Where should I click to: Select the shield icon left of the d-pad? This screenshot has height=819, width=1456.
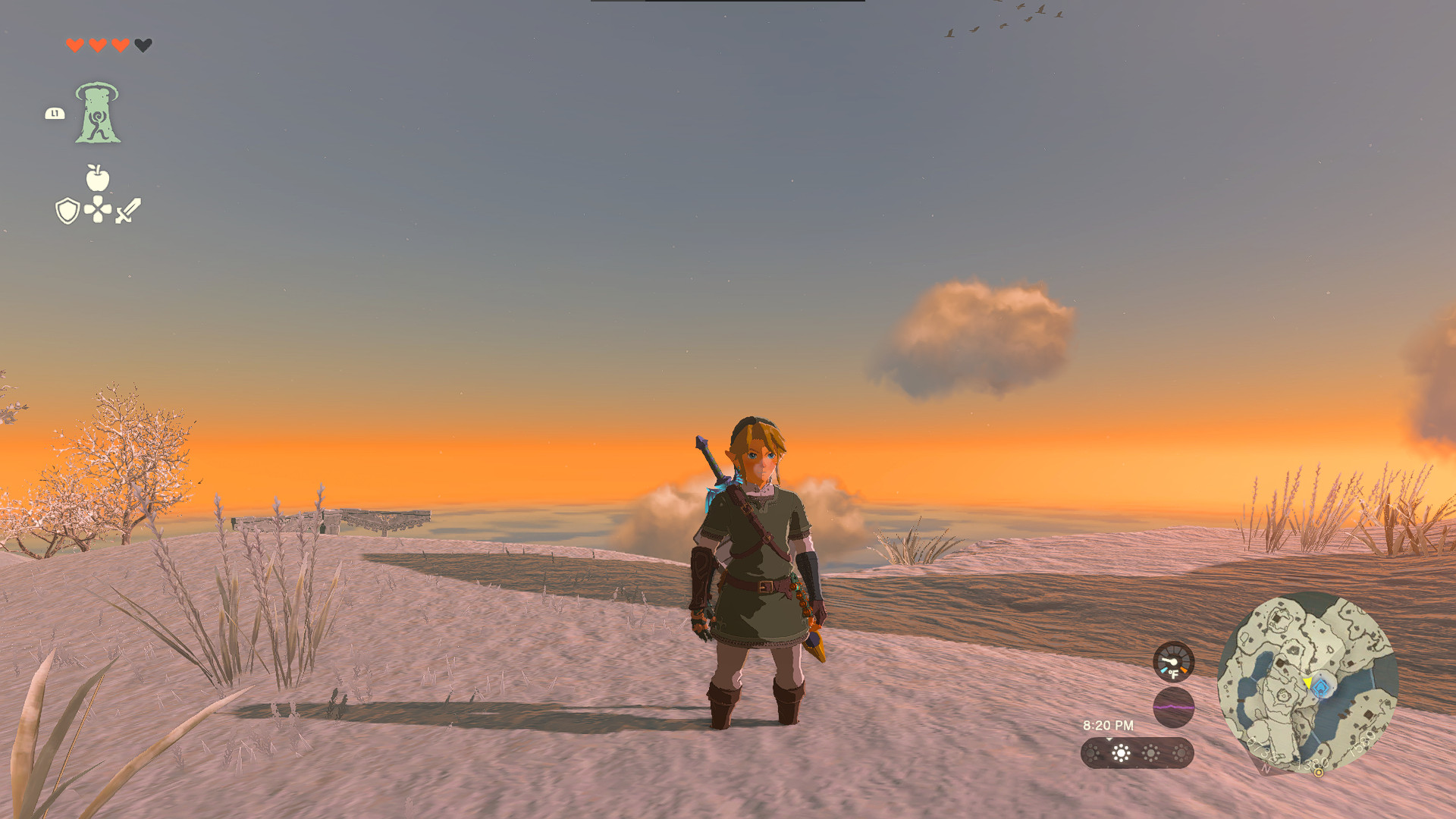coord(67,210)
